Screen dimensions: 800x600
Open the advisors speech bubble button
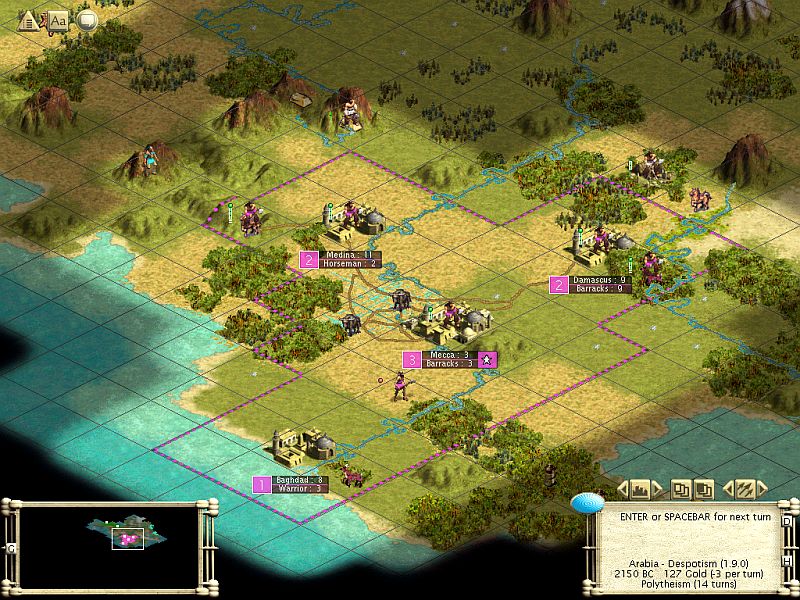point(87,19)
